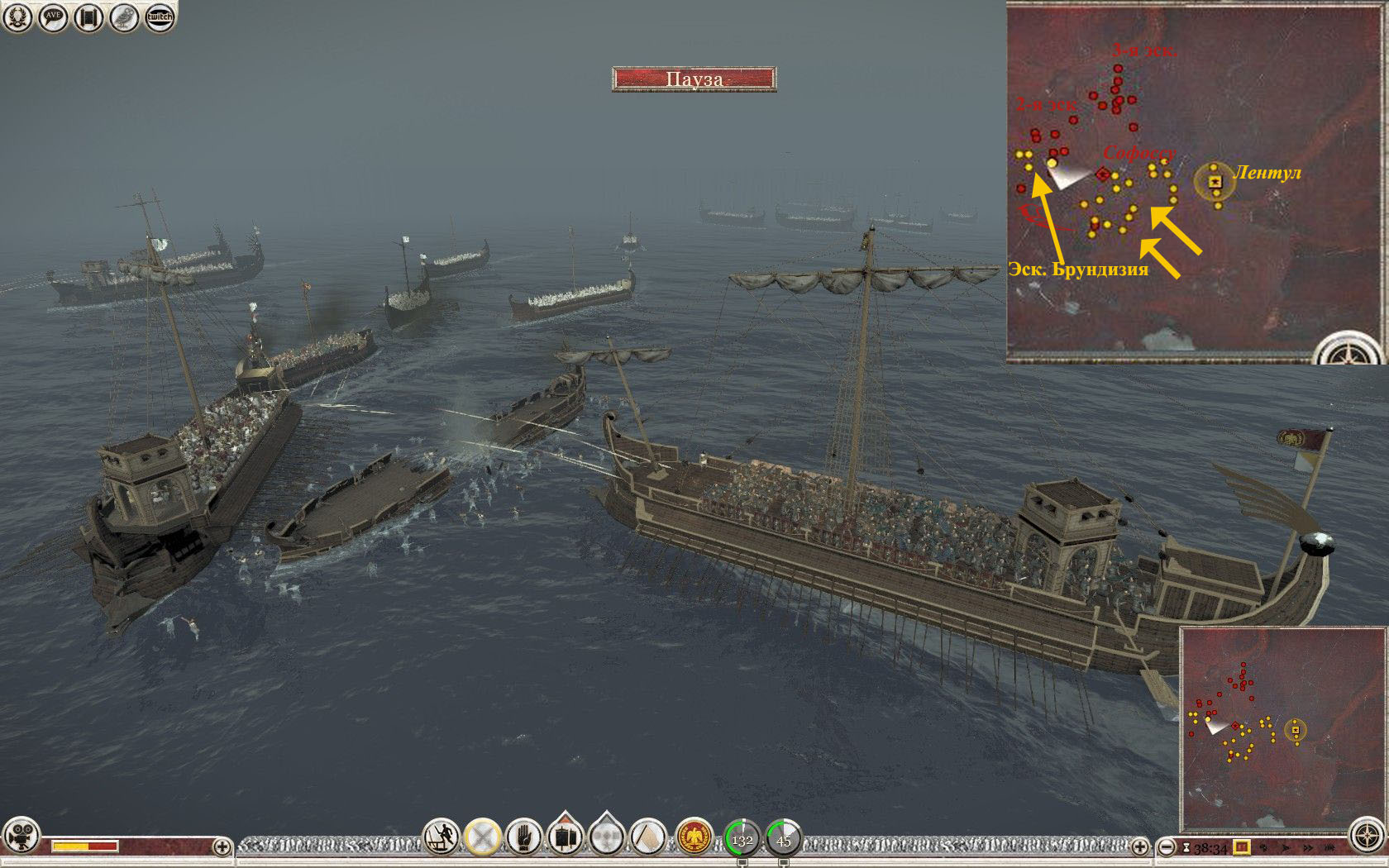Click the red eagle faction emblem
This screenshot has height=868, width=1389.
[694, 837]
